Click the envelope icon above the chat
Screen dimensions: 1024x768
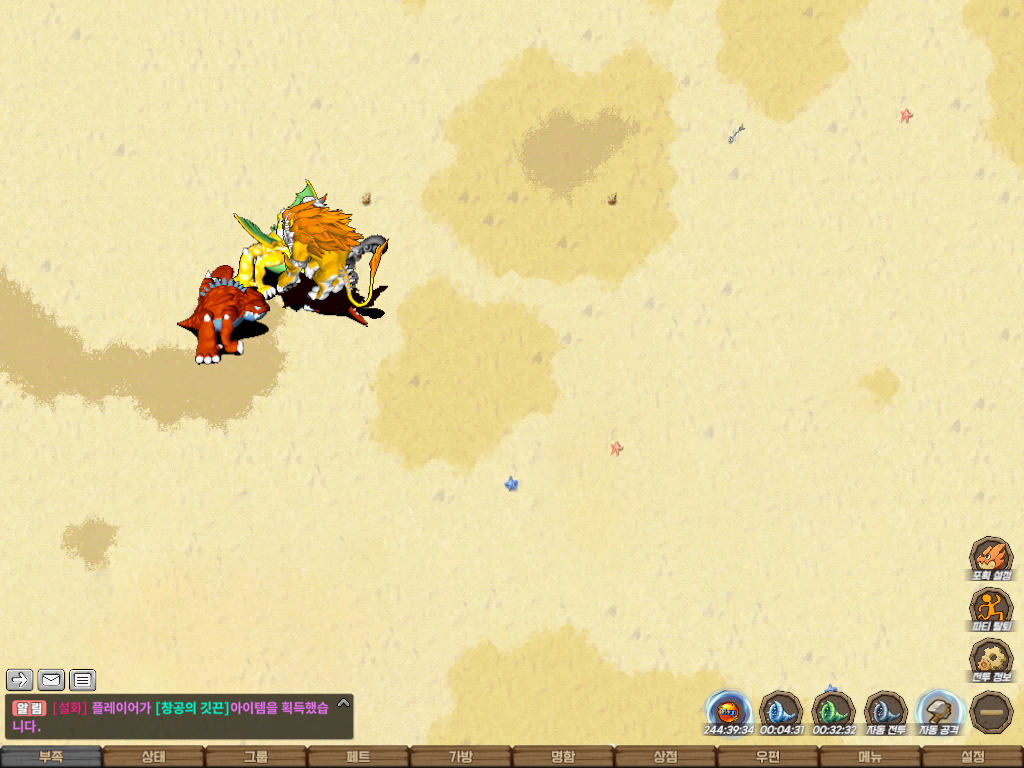[x=51, y=681]
